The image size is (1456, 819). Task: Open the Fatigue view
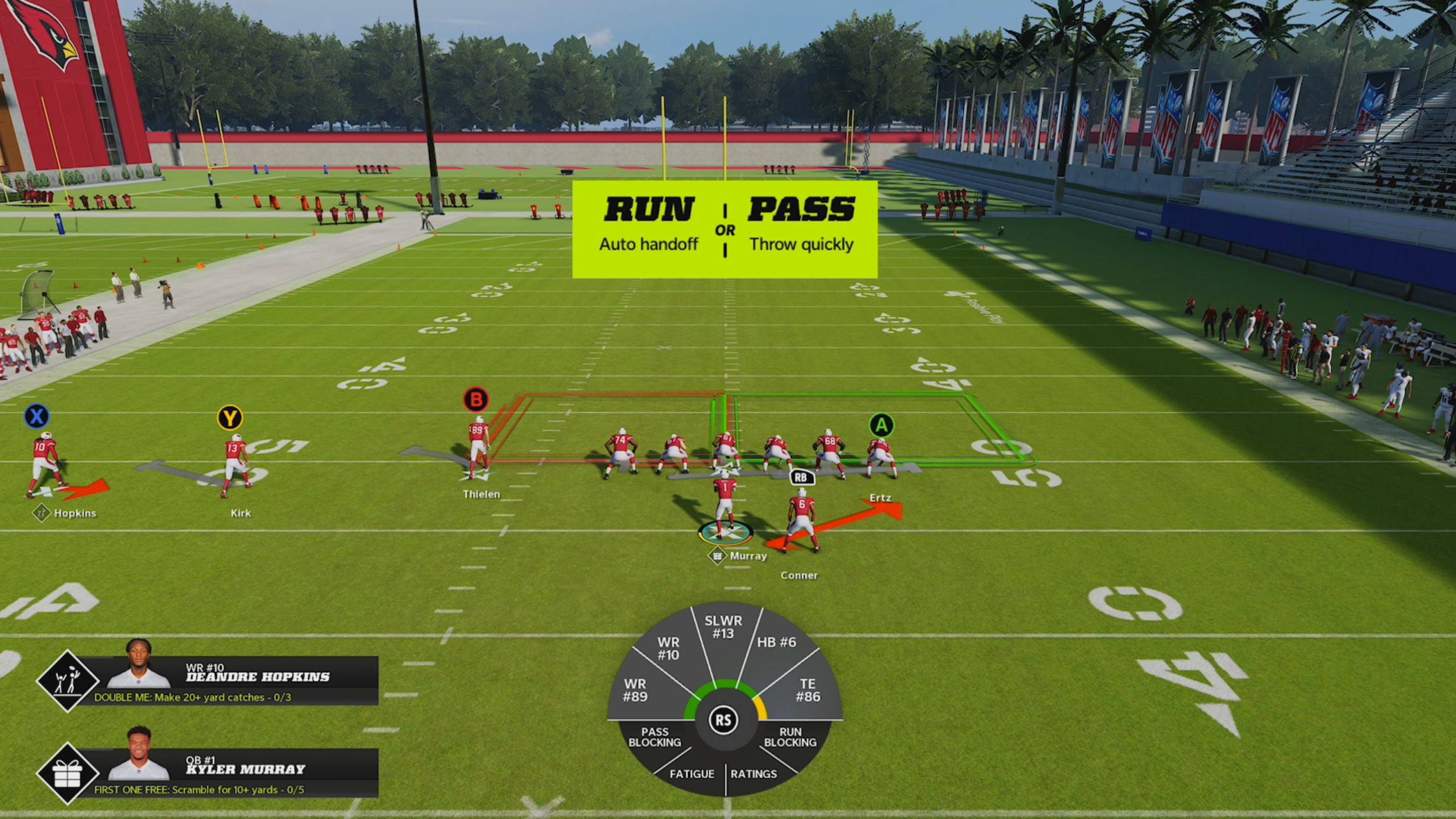(x=691, y=774)
